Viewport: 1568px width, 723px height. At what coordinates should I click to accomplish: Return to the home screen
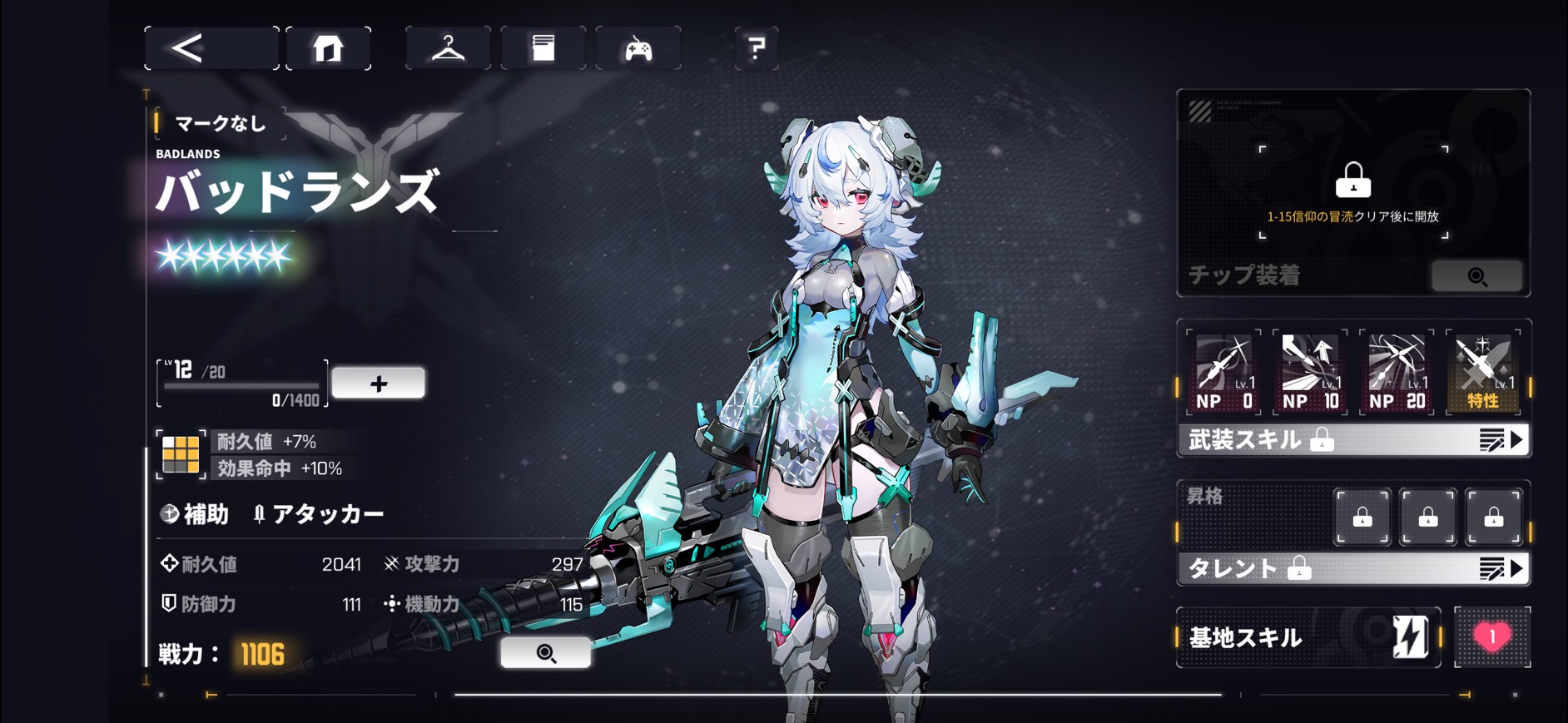point(328,48)
